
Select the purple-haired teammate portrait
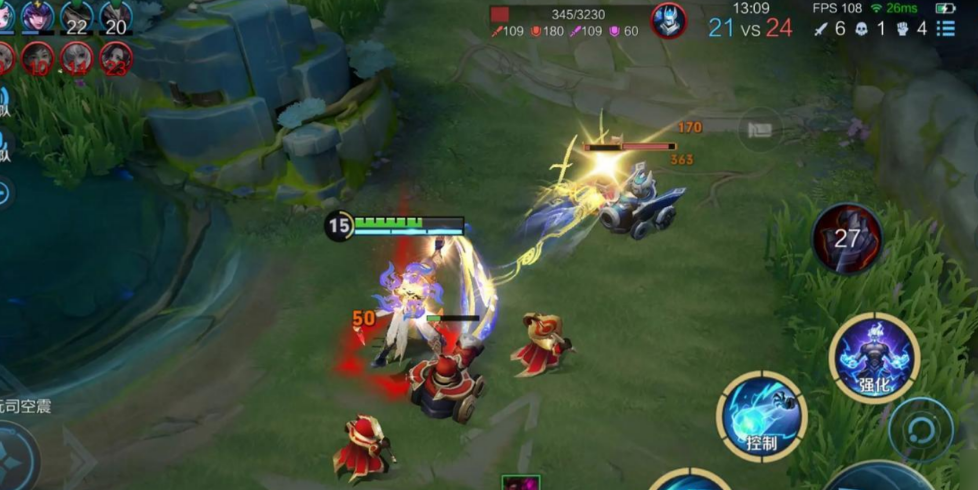click(x=38, y=18)
